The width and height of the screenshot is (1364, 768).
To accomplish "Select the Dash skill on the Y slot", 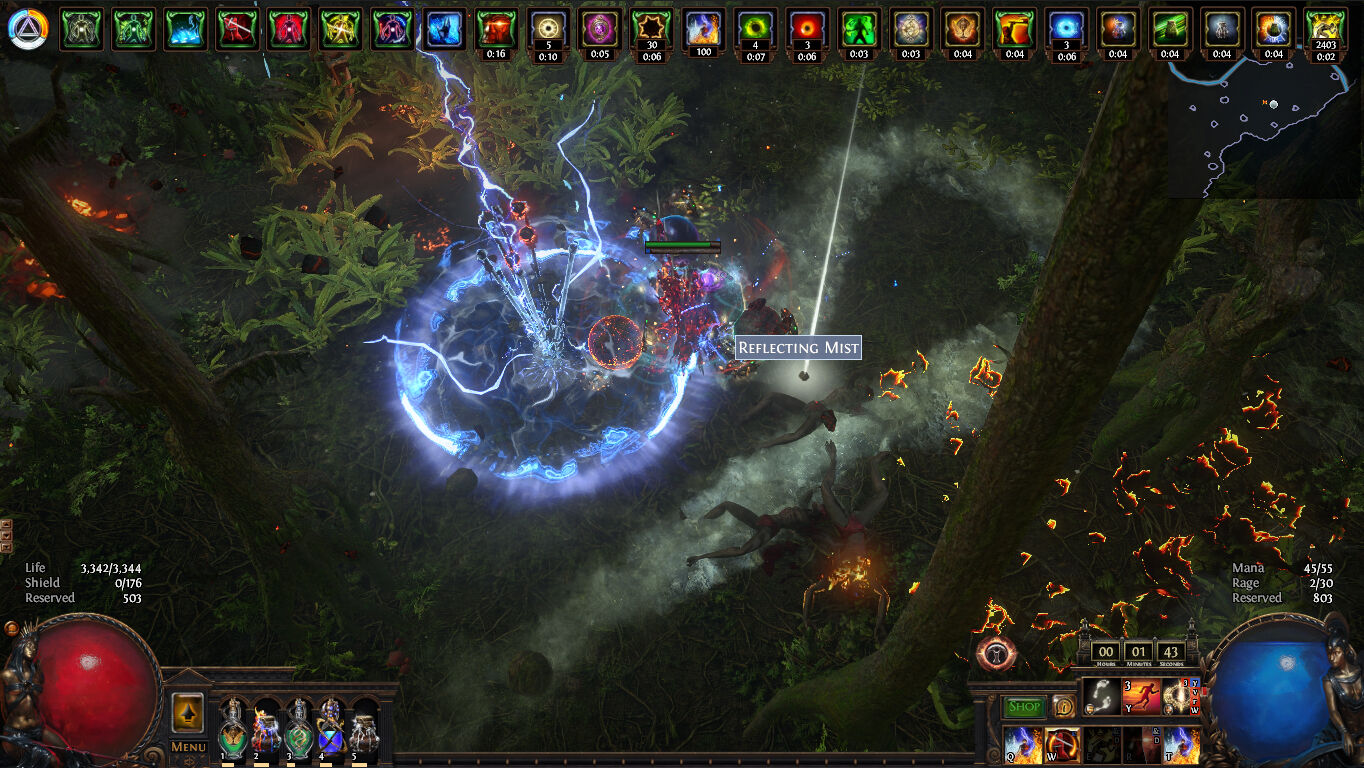I will point(1141,697).
